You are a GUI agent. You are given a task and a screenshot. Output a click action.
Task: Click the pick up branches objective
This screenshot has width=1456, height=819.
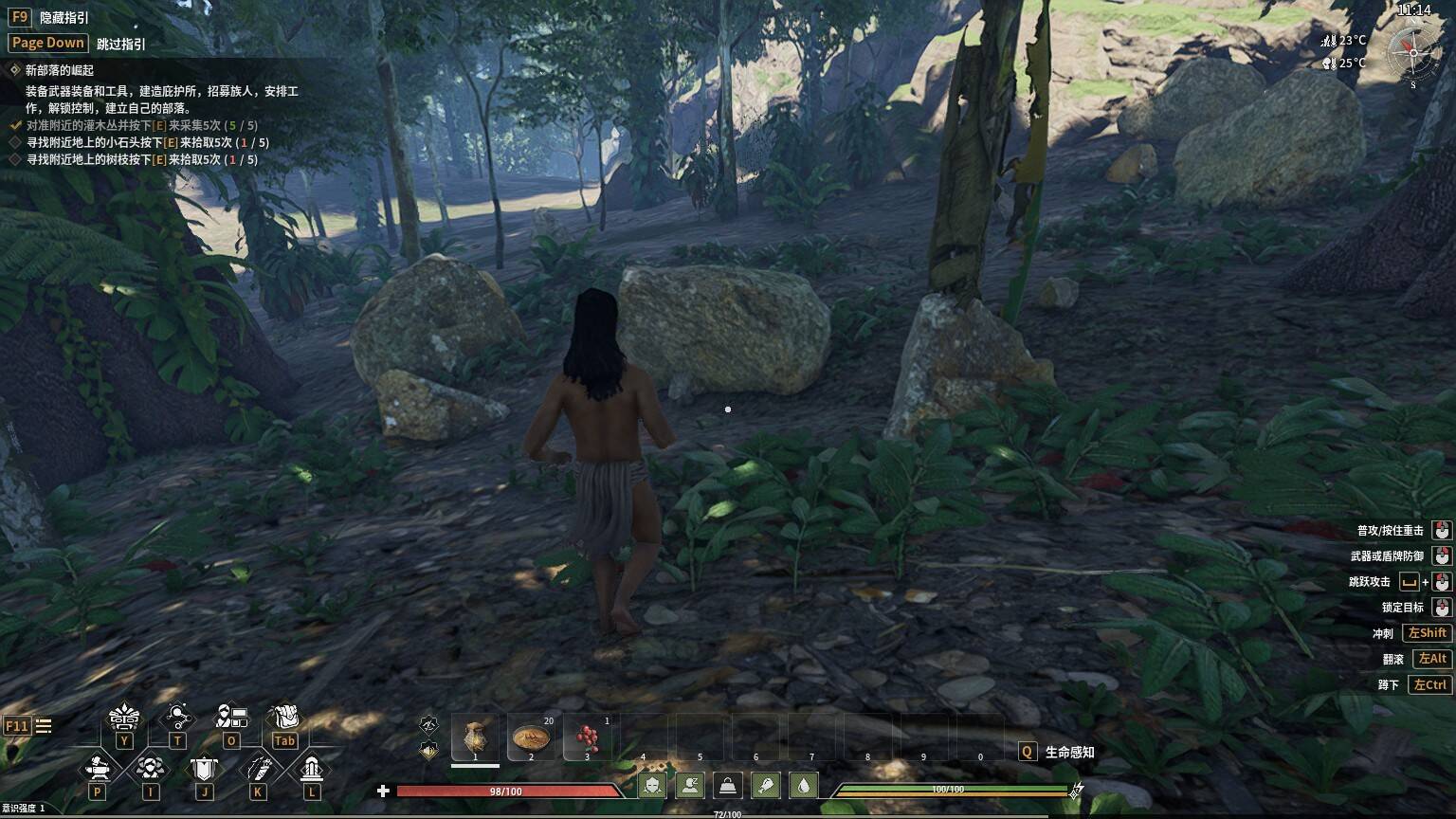(x=141, y=159)
